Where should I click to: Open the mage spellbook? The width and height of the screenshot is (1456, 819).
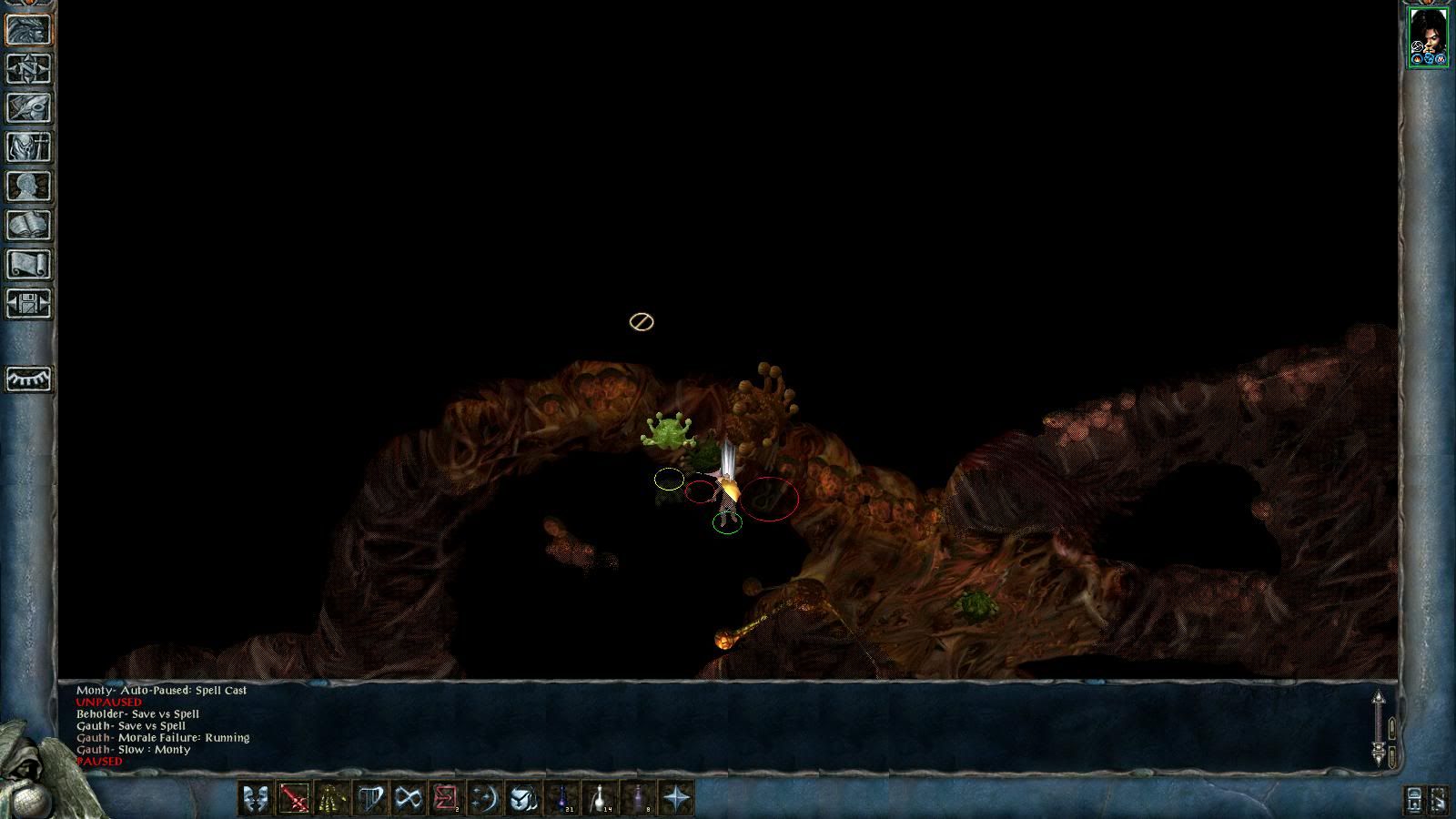click(x=29, y=225)
